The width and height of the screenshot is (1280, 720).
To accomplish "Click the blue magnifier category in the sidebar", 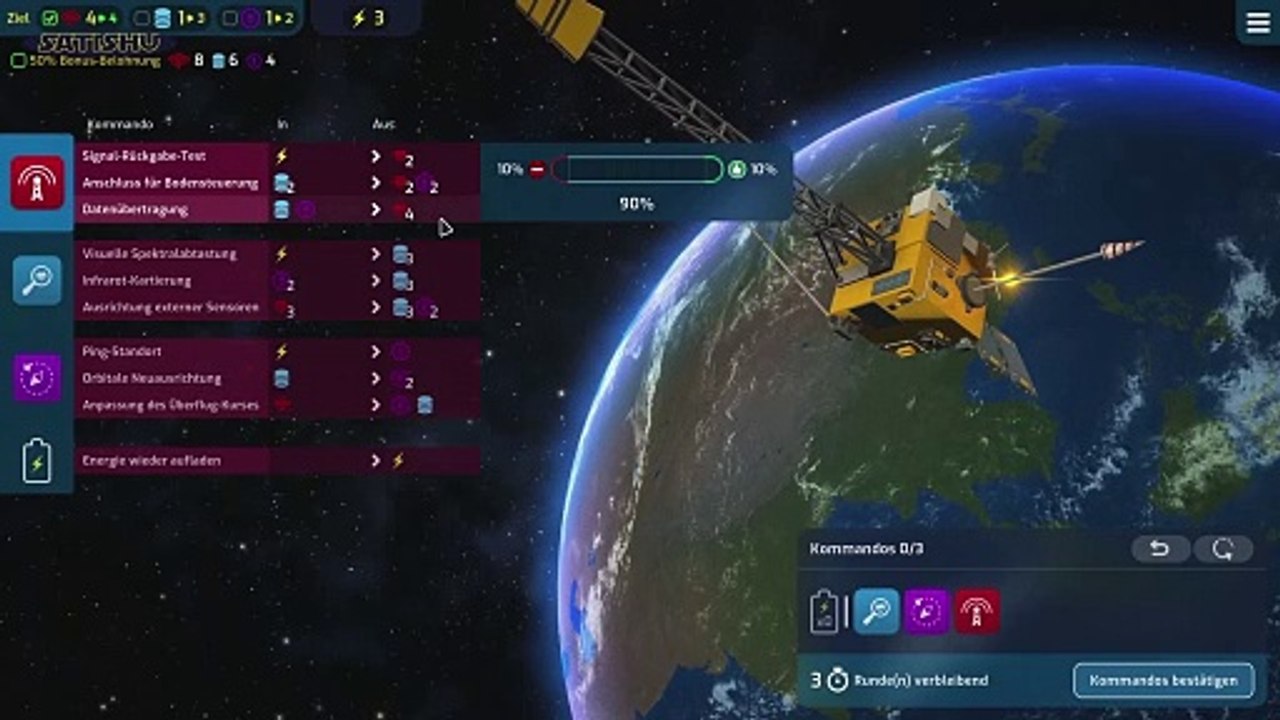I will click(37, 281).
